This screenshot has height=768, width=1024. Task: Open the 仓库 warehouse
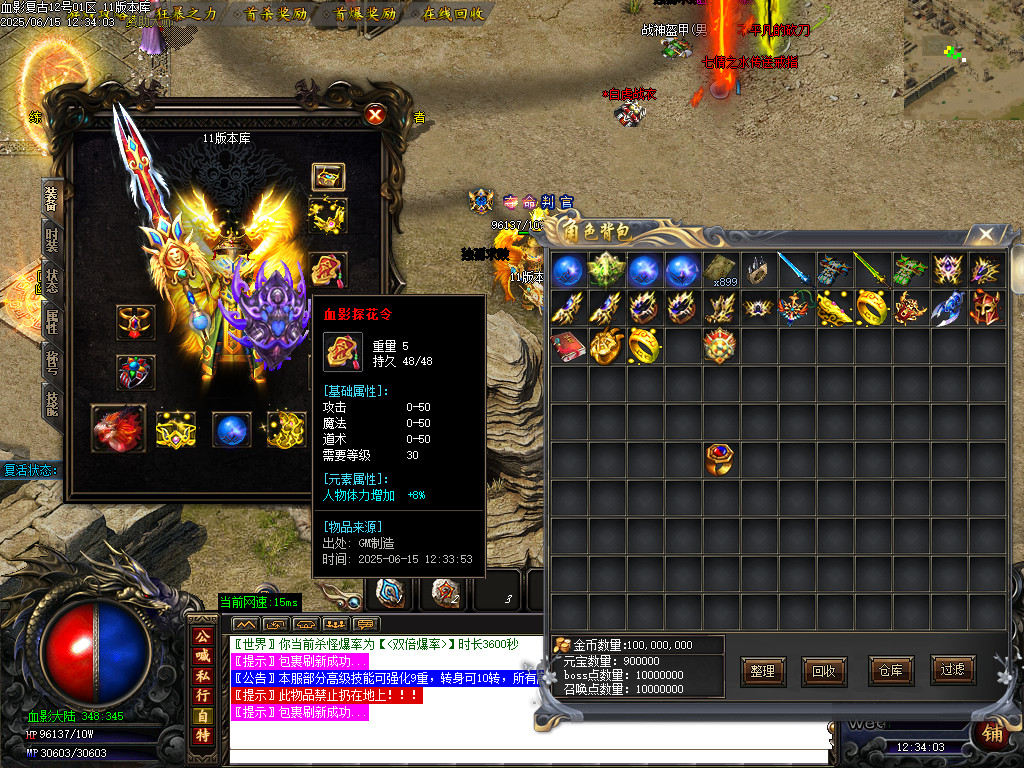pyautogui.click(x=891, y=671)
